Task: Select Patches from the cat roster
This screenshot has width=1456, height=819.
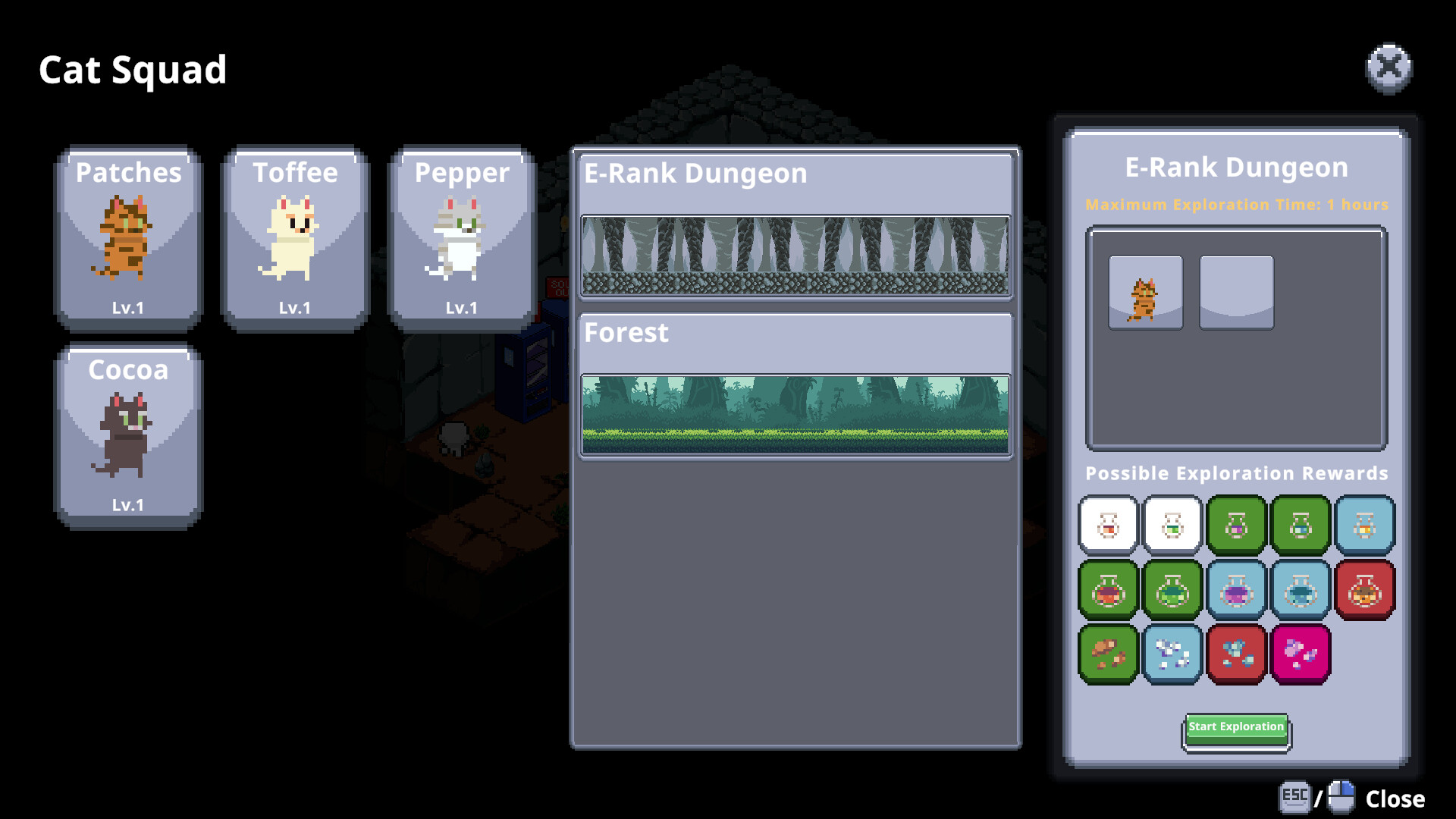Action: 127,235
